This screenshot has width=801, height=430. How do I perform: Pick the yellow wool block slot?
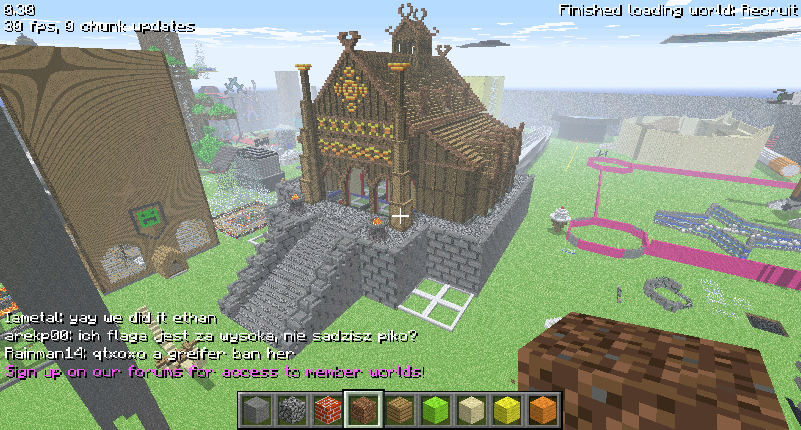(x=506, y=410)
